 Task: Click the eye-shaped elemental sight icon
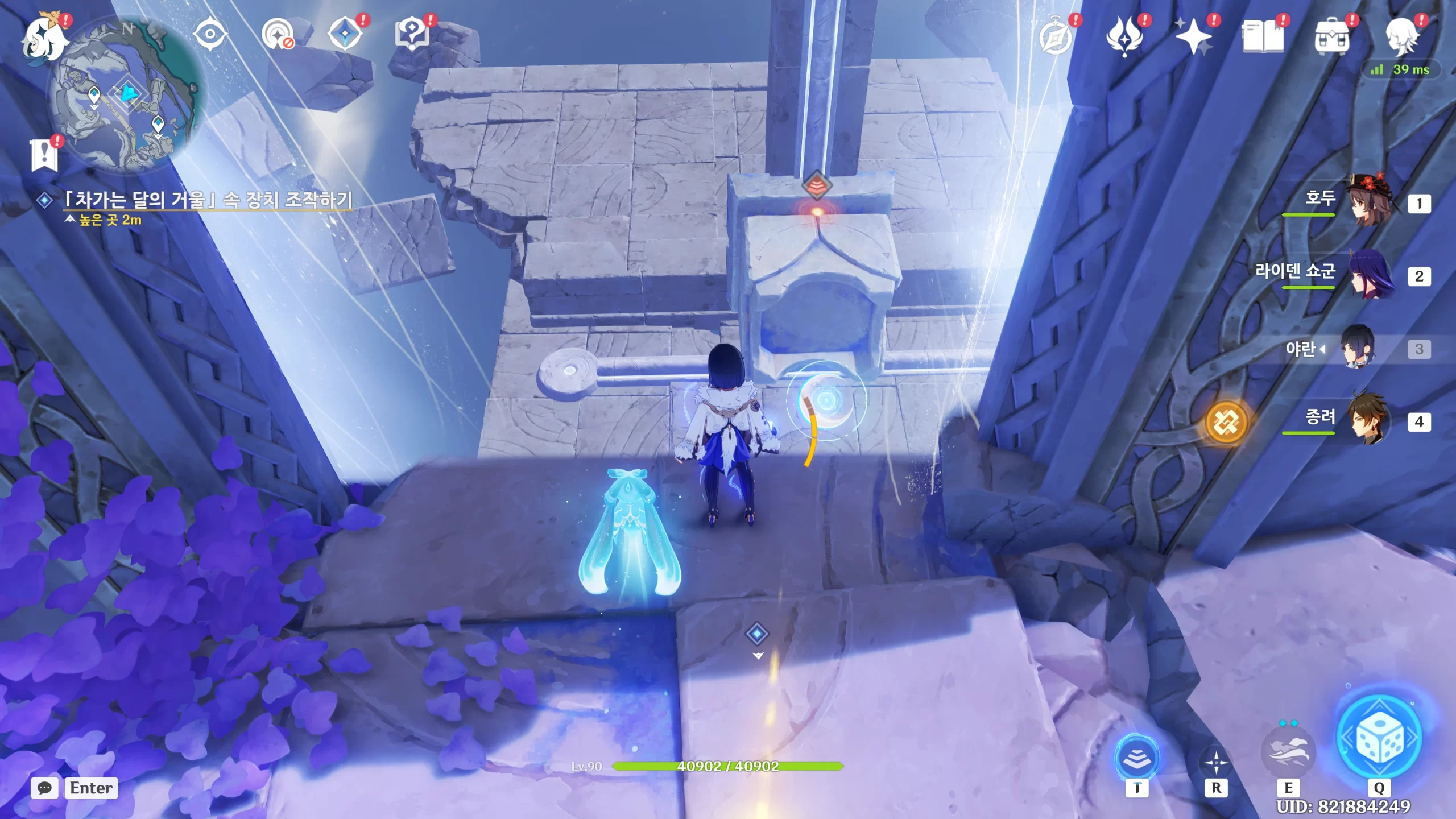click(210, 35)
